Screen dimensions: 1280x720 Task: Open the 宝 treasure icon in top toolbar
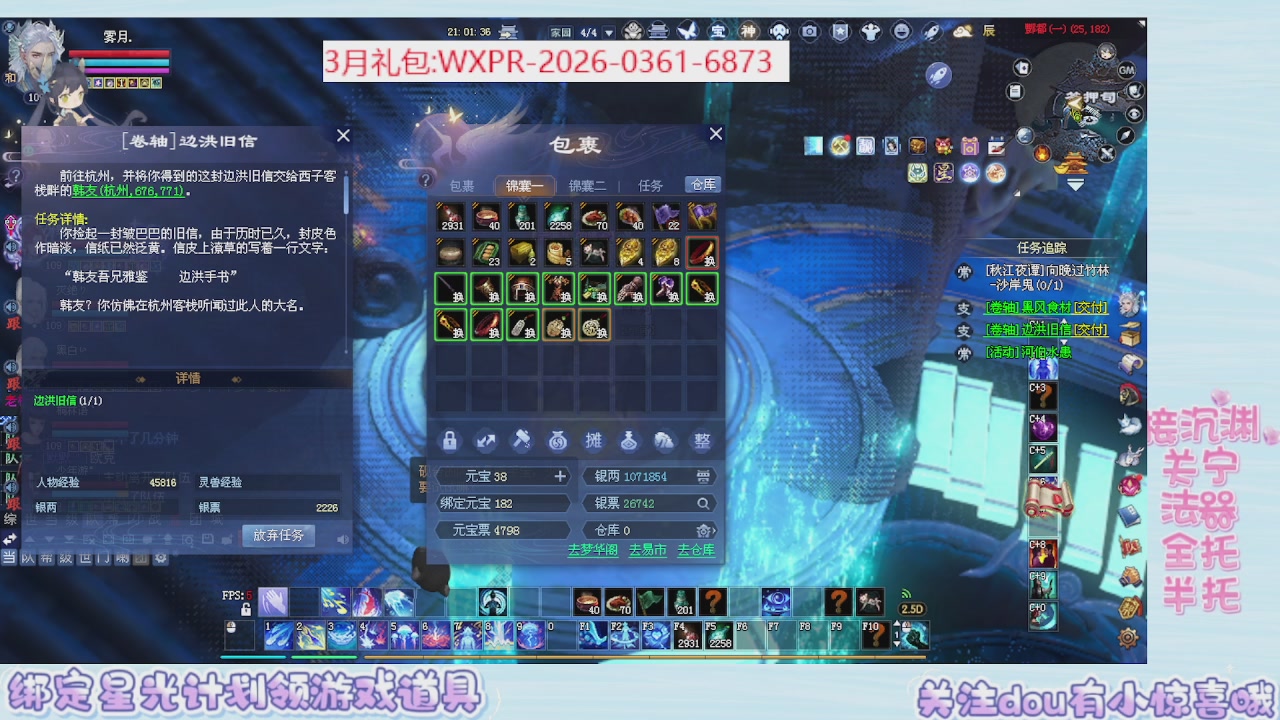pyautogui.click(x=719, y=31)
